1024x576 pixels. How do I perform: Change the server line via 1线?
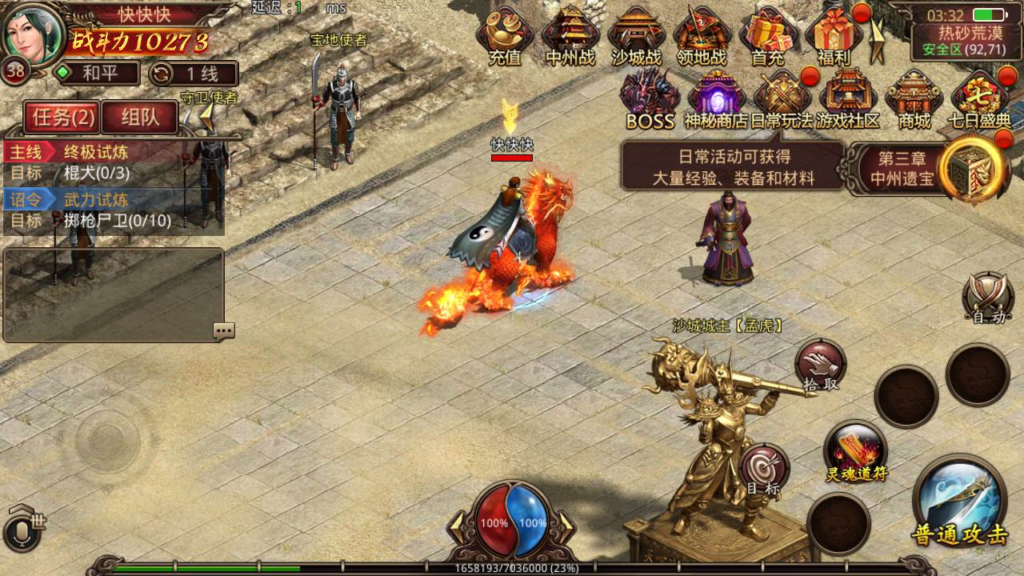coord(194,73)
